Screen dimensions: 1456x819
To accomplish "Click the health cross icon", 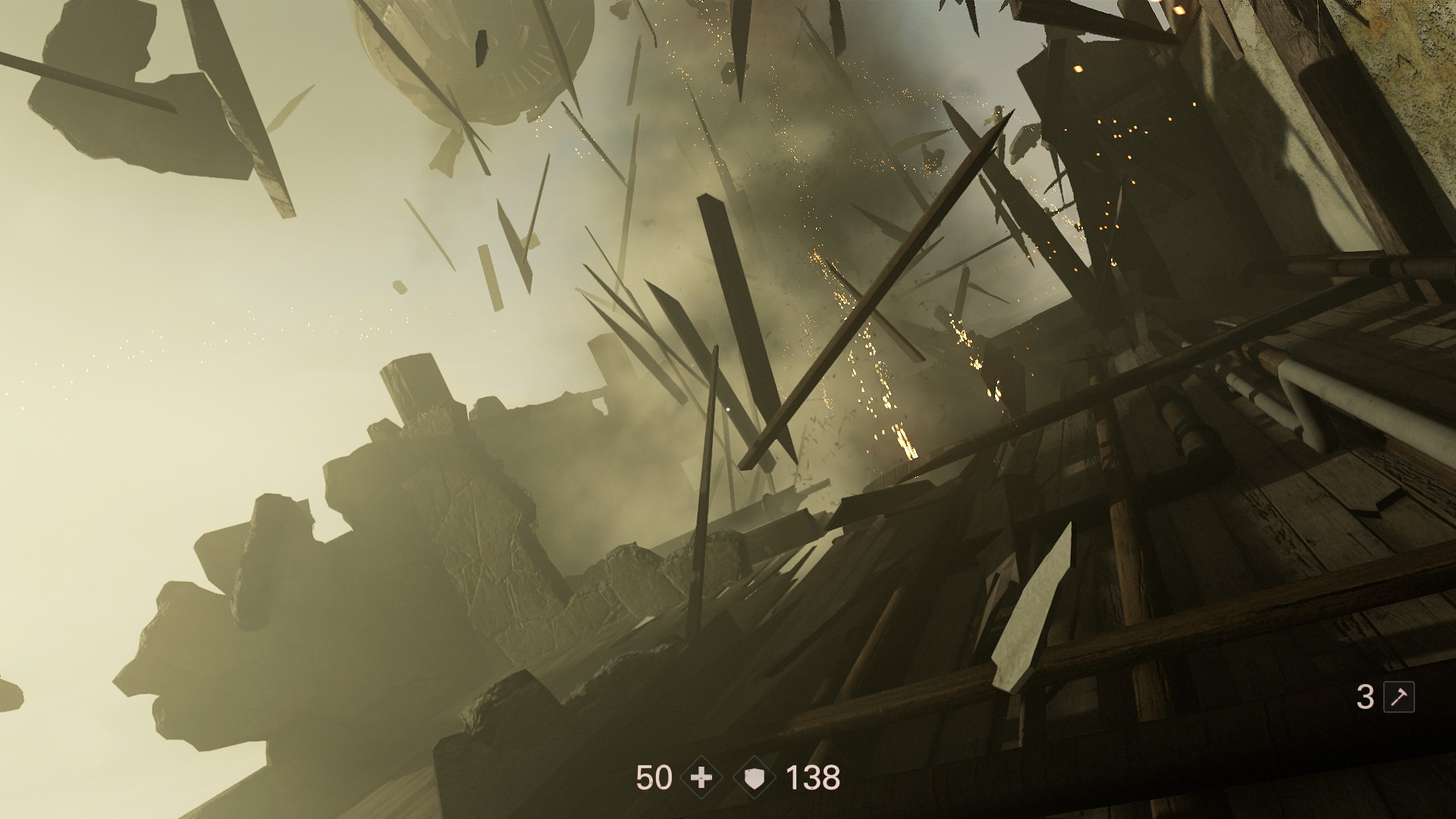I will [701, 778].
